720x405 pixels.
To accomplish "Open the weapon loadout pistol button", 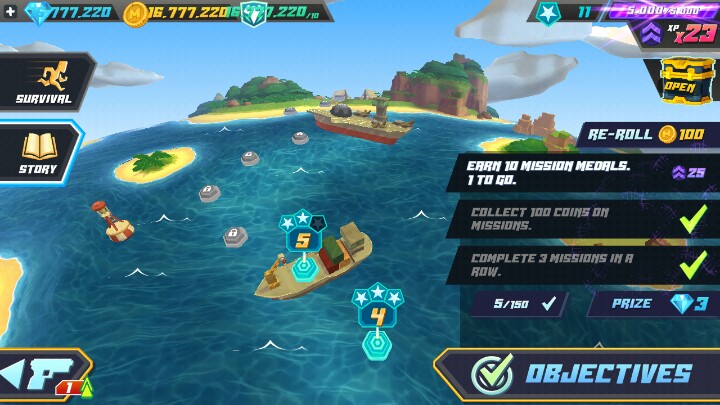I will click(47, 375).
